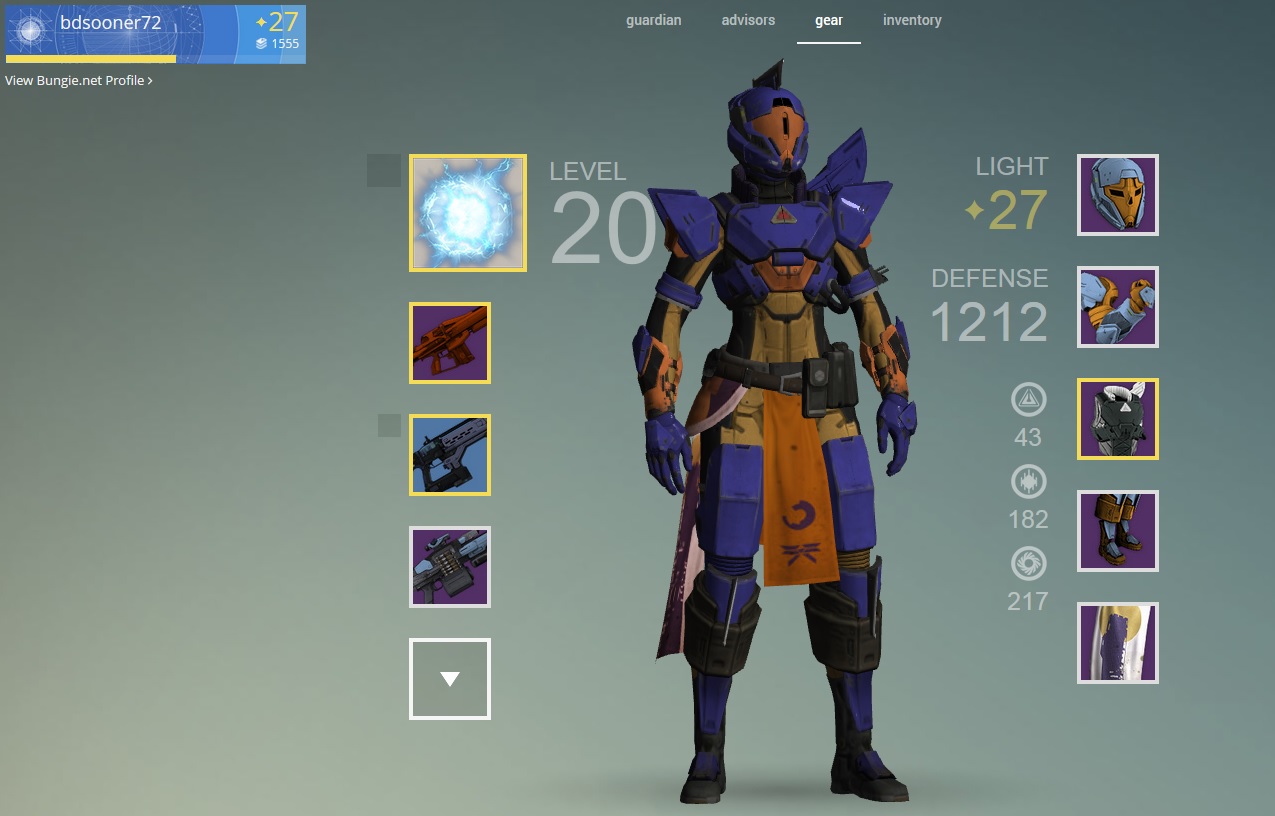1275x816 pixels.
Task: Open the View Bungie.net Profile link
Action: (x=79, y=80)
